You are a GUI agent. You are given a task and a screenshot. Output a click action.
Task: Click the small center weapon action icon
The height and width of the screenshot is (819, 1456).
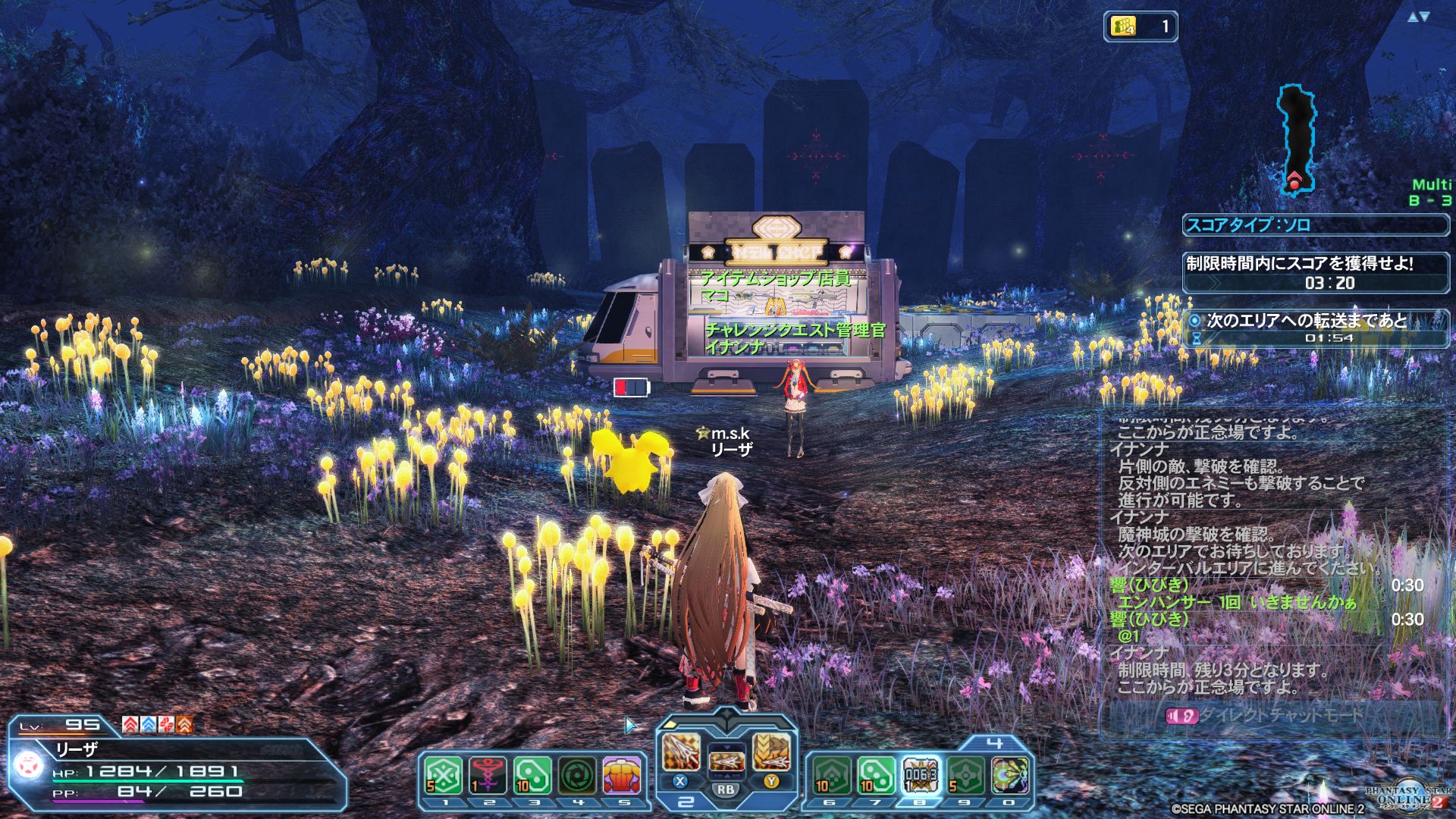tap(726, 760)
